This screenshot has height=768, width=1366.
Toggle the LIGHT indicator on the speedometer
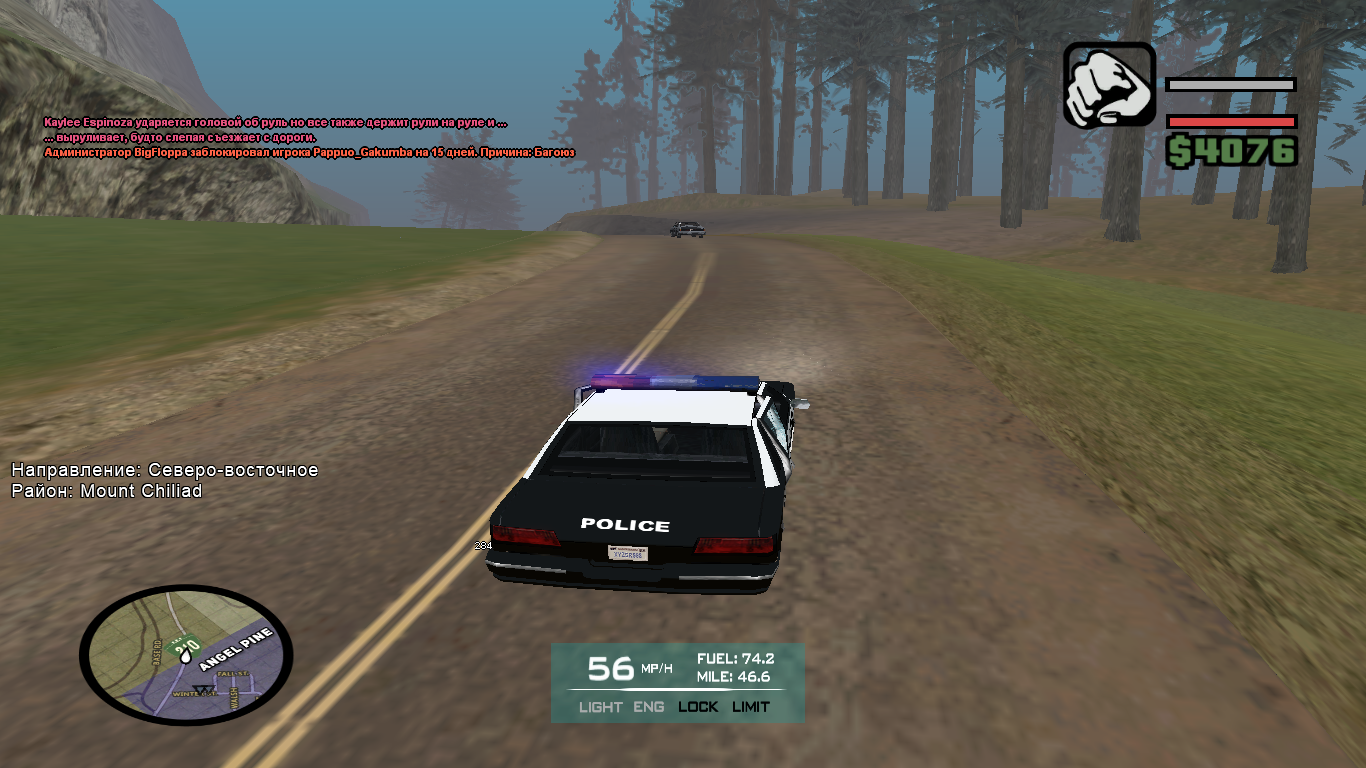[600, 707]
